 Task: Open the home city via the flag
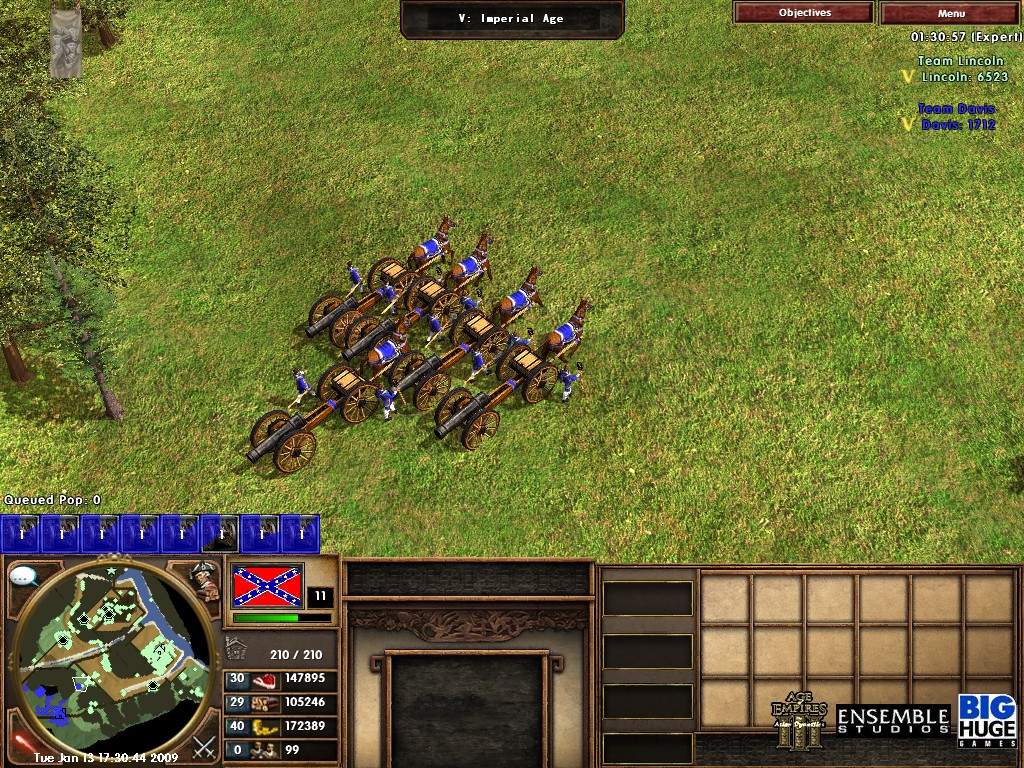(267, 586)
